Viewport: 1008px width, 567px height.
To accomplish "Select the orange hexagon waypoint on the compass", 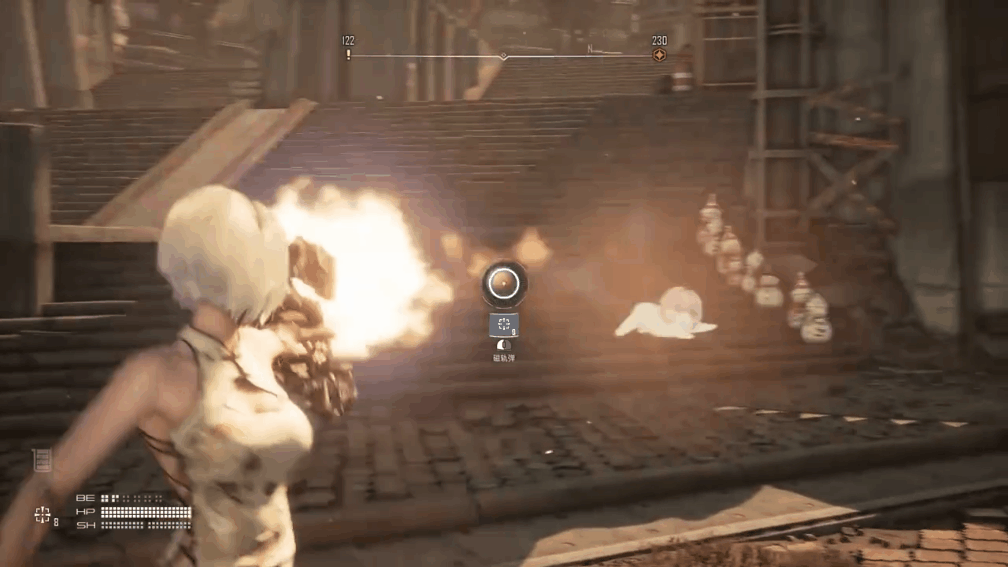I will tap(659, 55).
